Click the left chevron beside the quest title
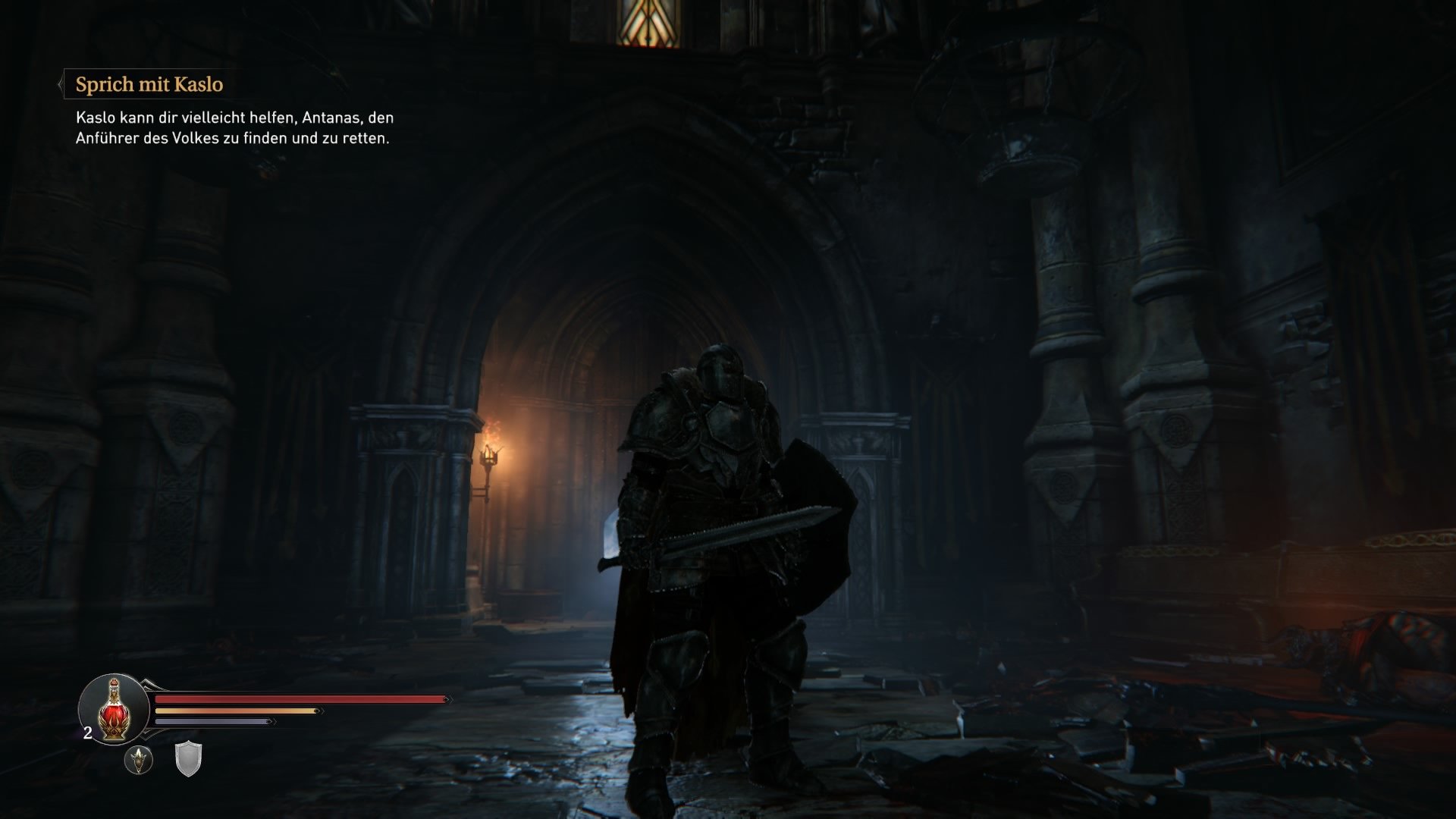 [x=60, y=85]
